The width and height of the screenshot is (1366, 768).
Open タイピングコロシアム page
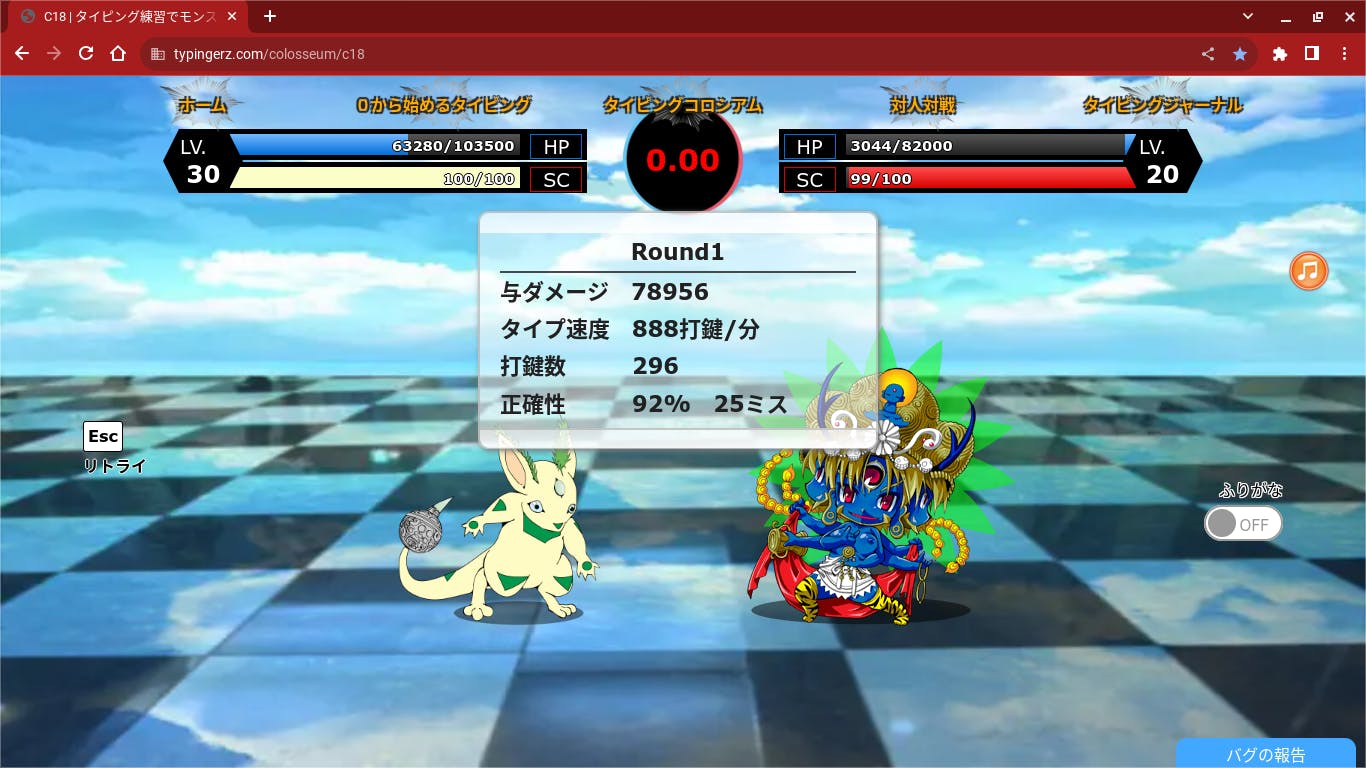[683, 105]
